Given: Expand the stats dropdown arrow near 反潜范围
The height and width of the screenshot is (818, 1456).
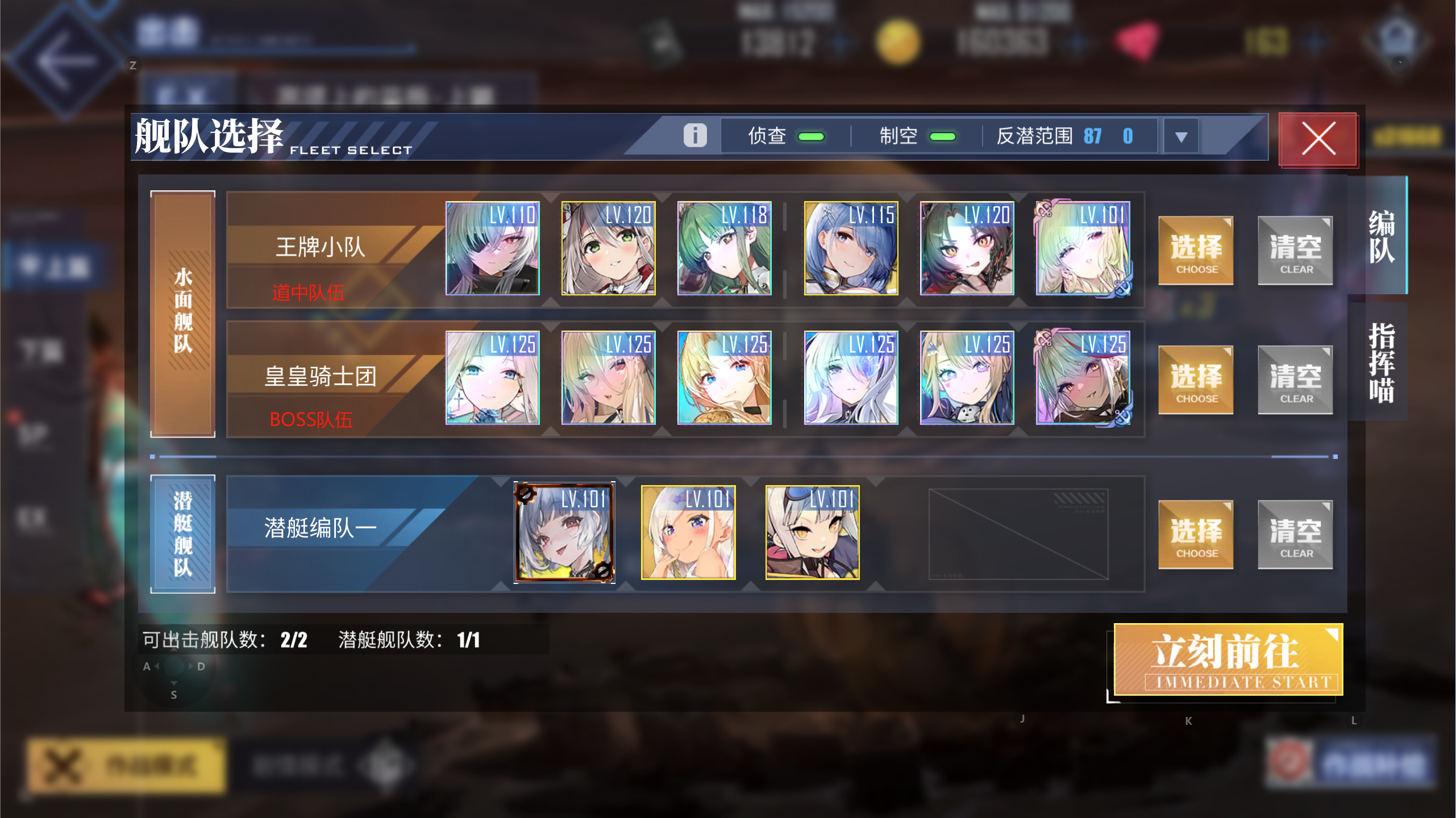Looking at the screenshot, I should [x=1181, y=136].
